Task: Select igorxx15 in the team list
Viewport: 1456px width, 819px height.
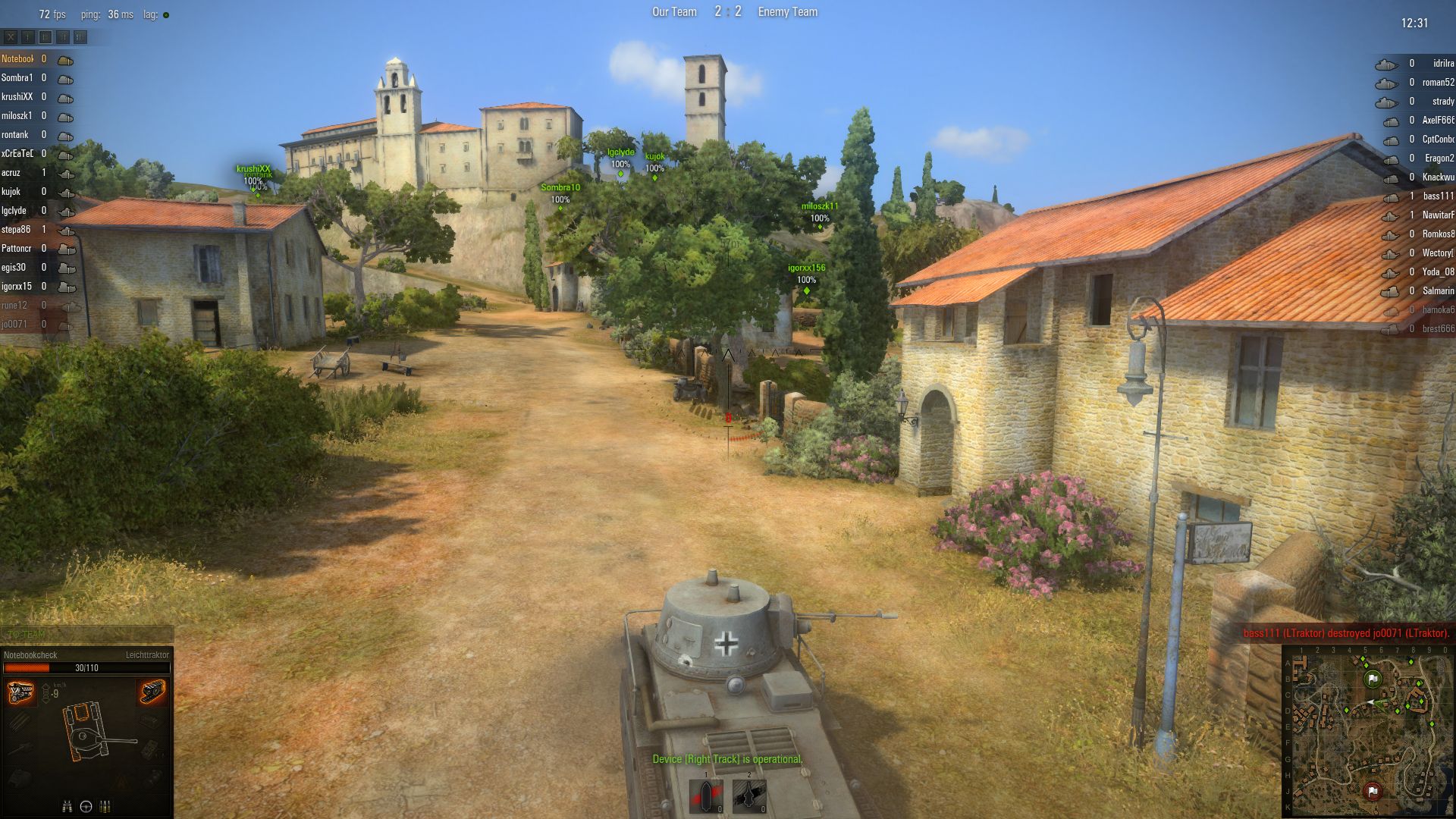Action: click(17, 287)
